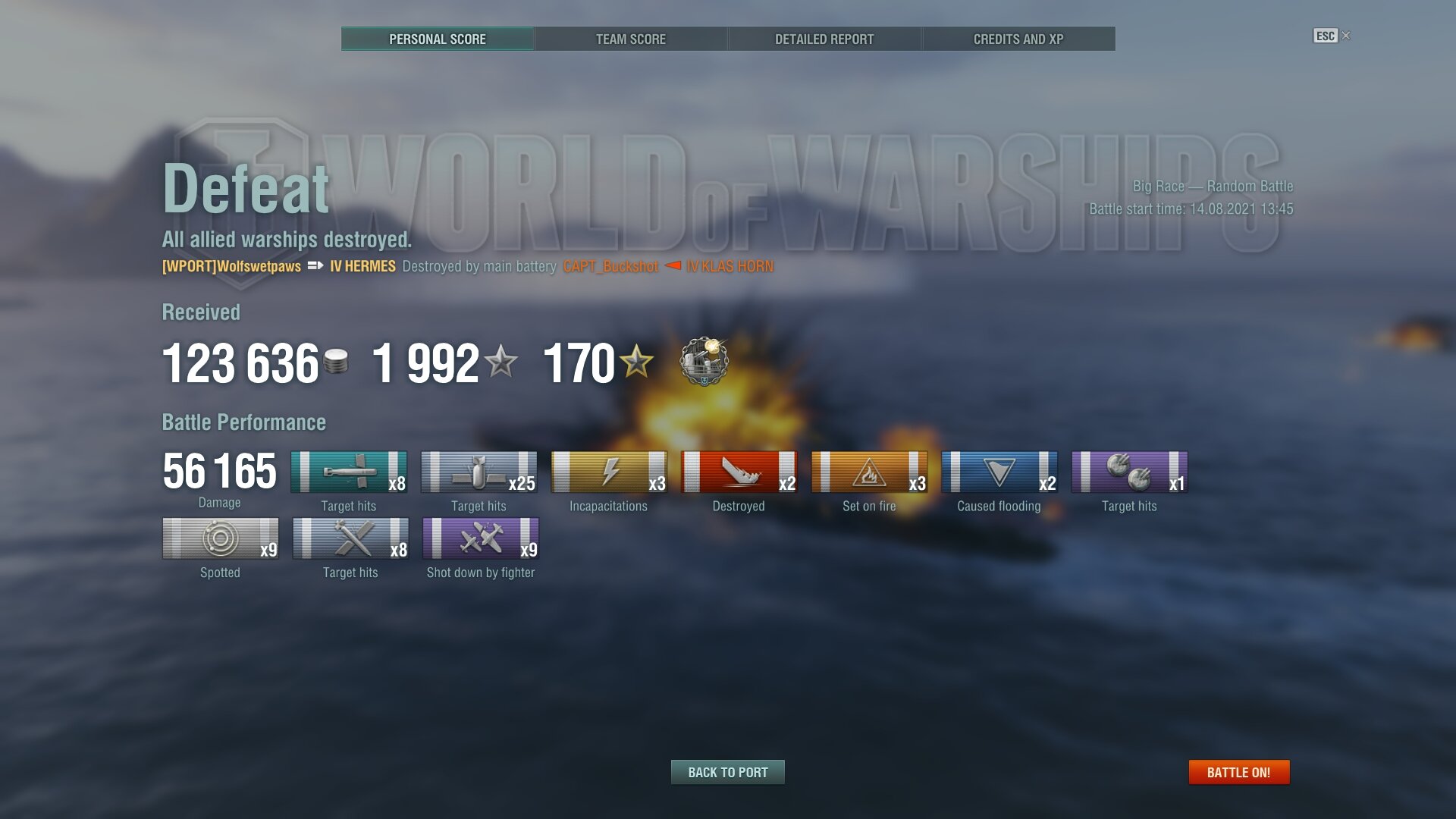Show the Detailed Report tab

[x=824, y=39]
